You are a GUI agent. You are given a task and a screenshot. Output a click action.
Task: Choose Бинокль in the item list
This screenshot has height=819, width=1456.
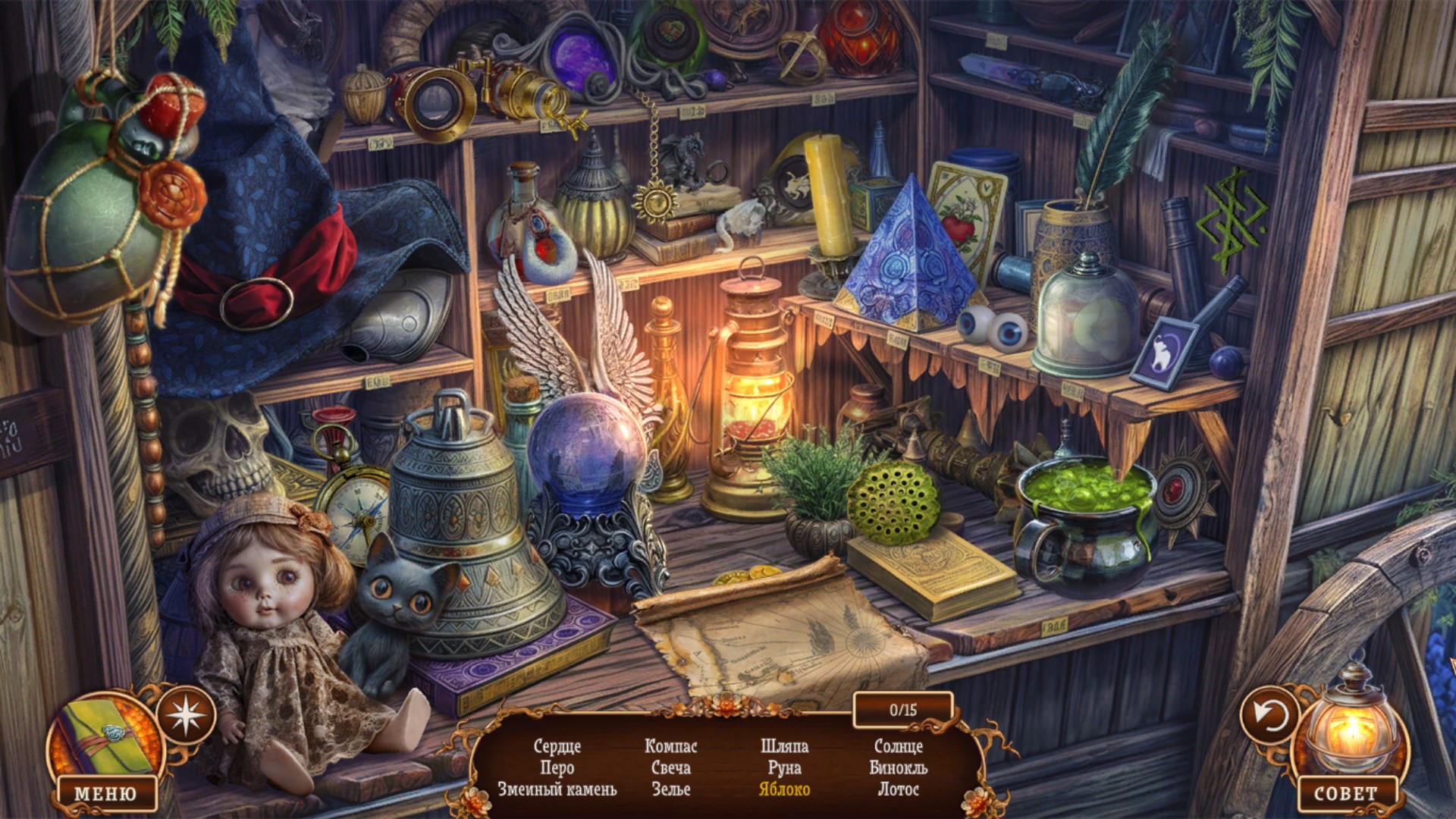click(898, 767)
